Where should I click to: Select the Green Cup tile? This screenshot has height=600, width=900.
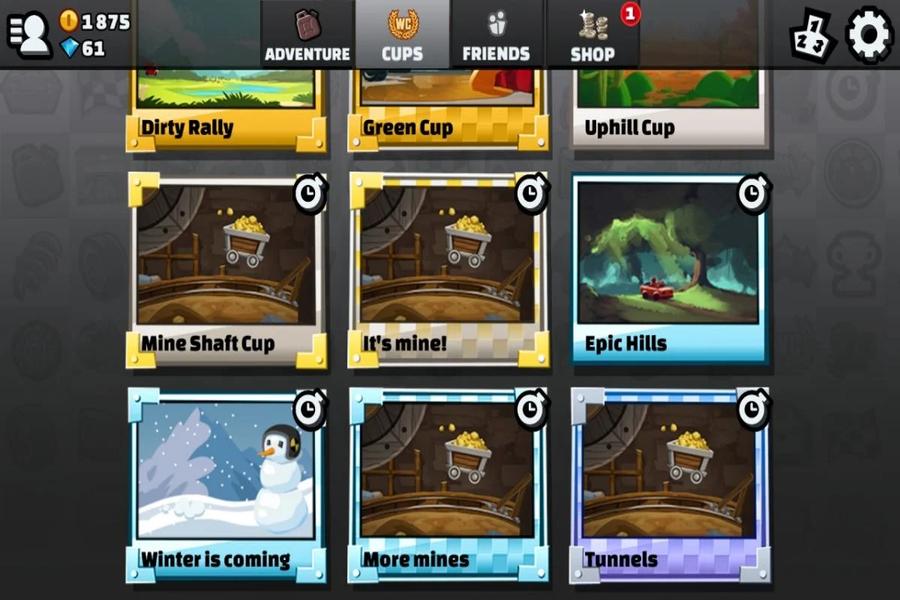point(449,105)
